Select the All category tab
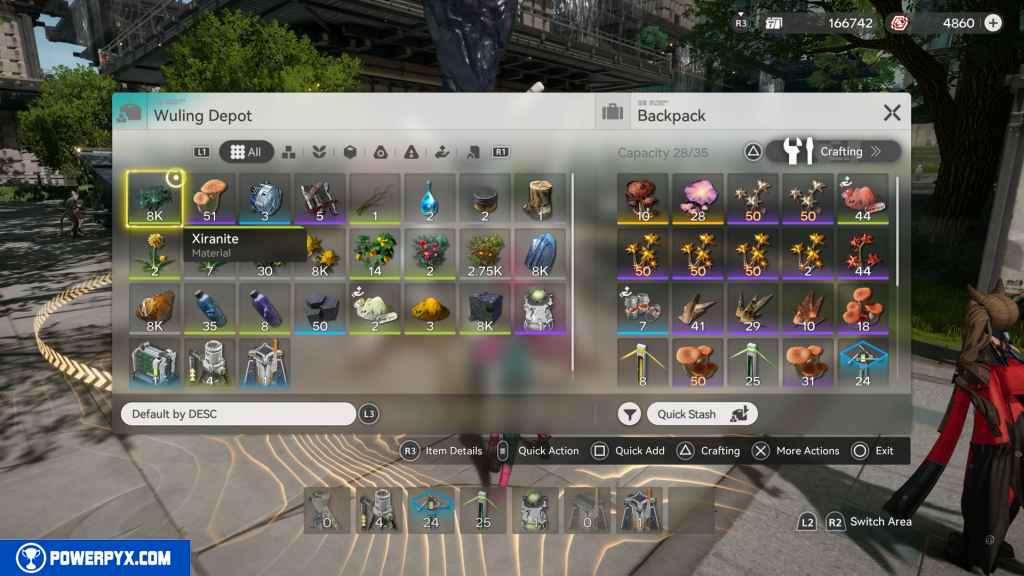 246,152
